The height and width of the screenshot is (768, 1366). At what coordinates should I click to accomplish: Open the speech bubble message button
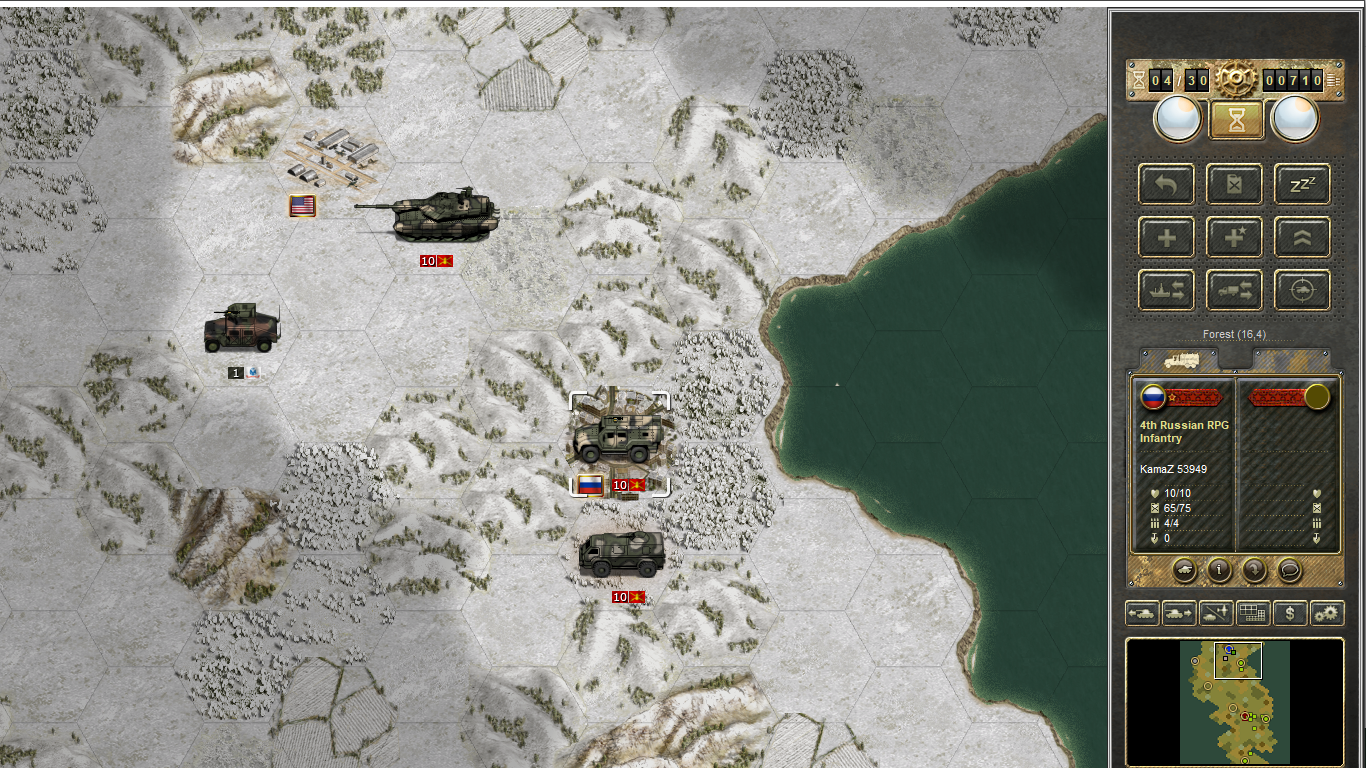tap(1289, 570)
